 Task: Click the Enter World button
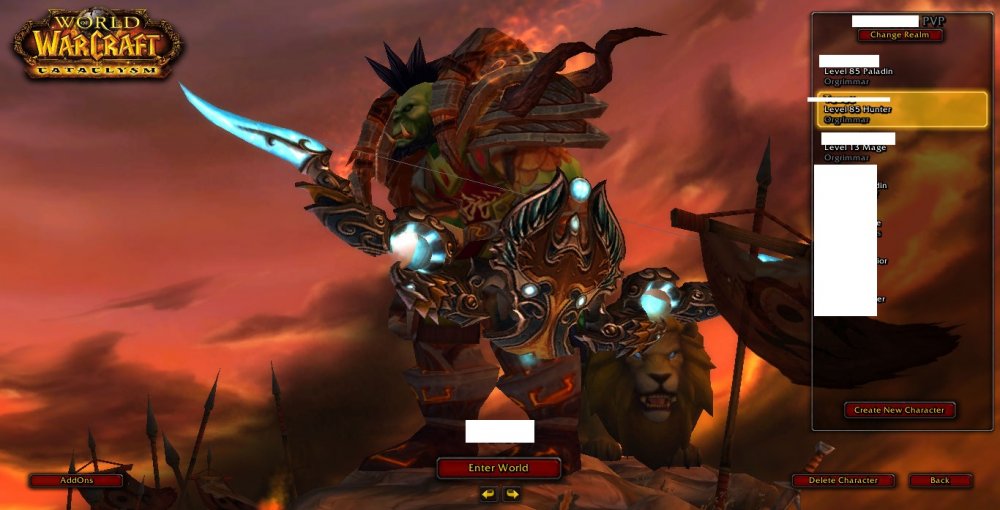click(x=498, y=468)
